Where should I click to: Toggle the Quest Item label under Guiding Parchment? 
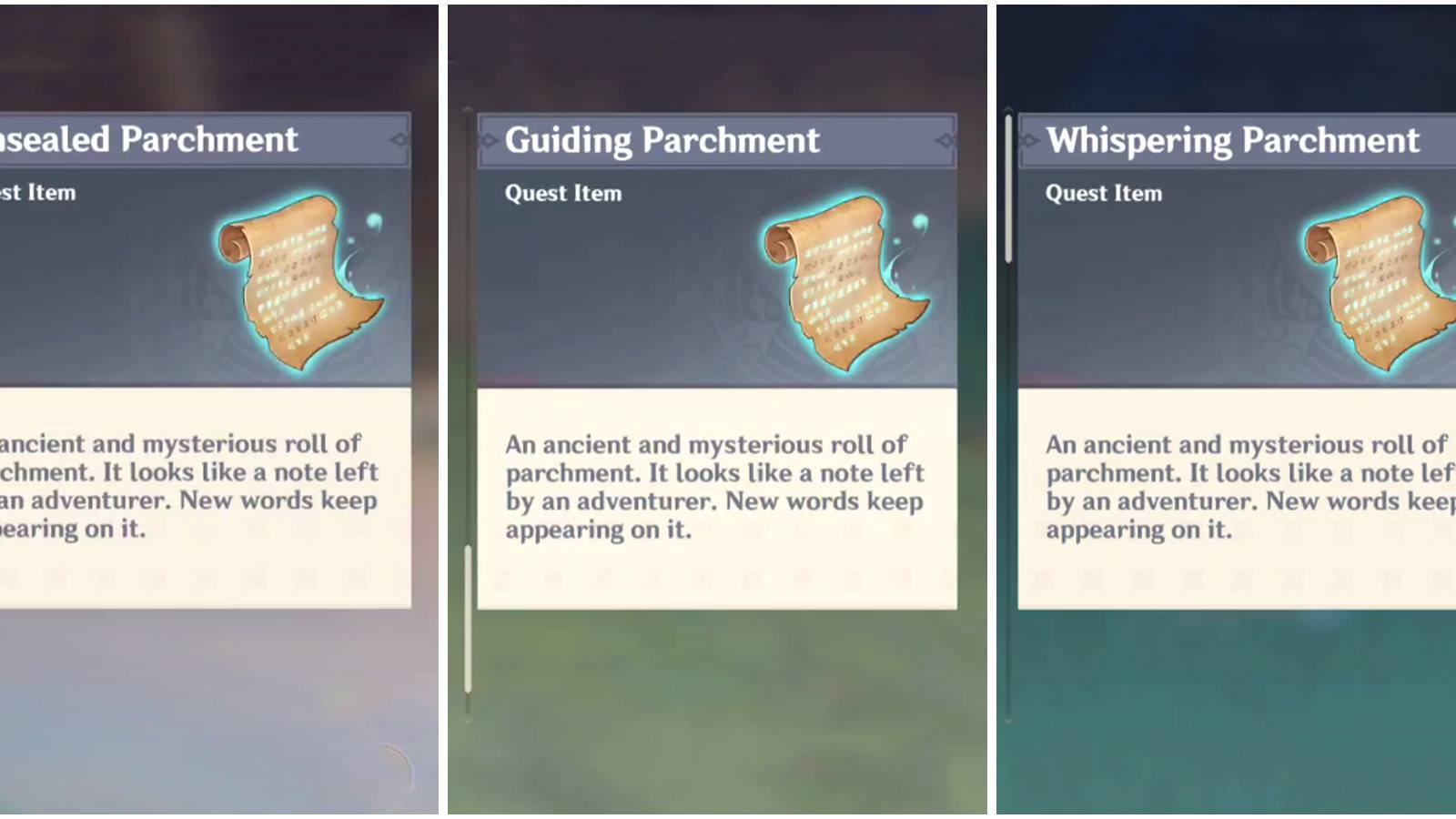coord(562,193)
